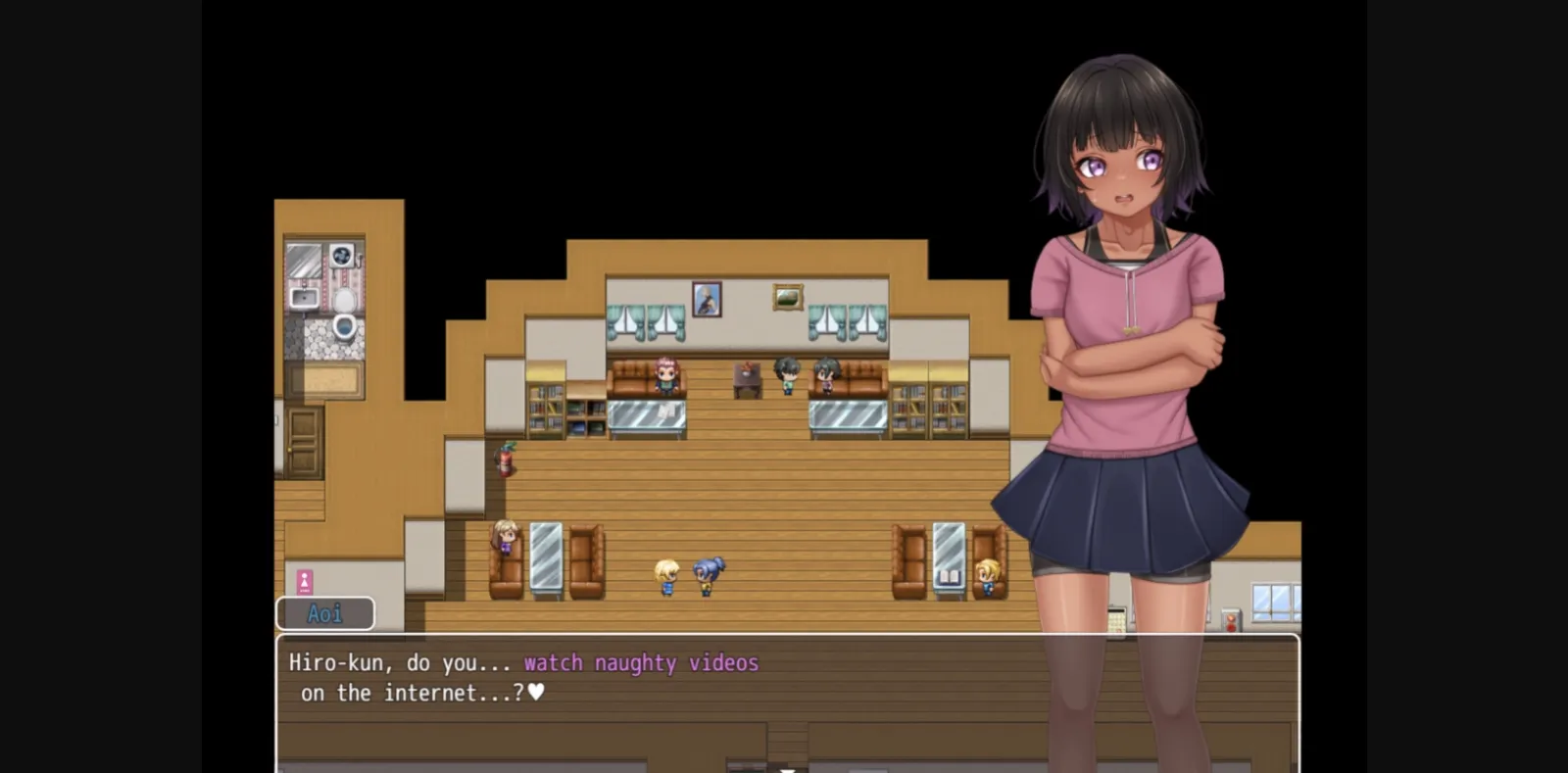Click the calculator on the right counter

1117,620
